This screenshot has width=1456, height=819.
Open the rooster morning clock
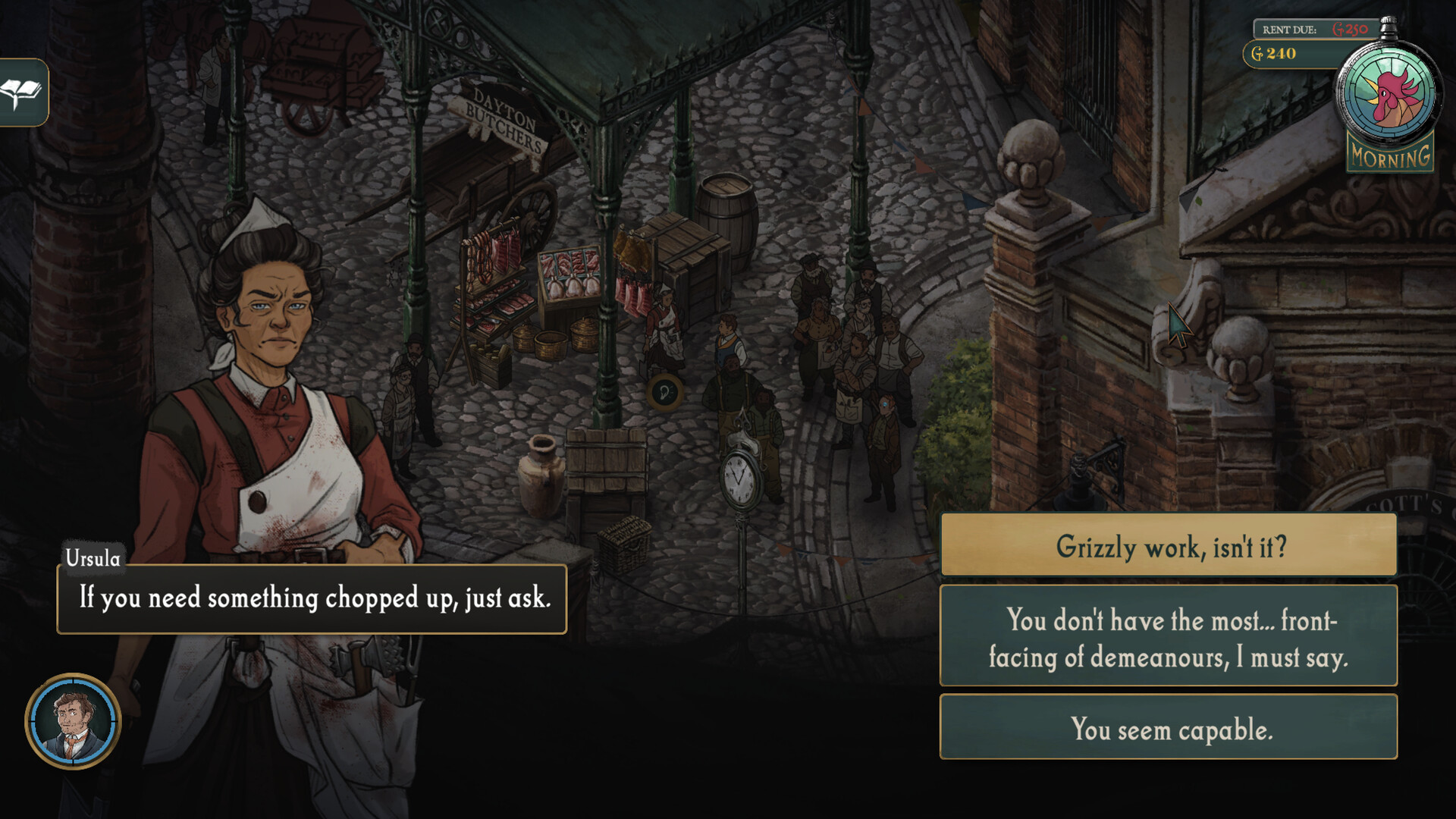(1388, 95)
